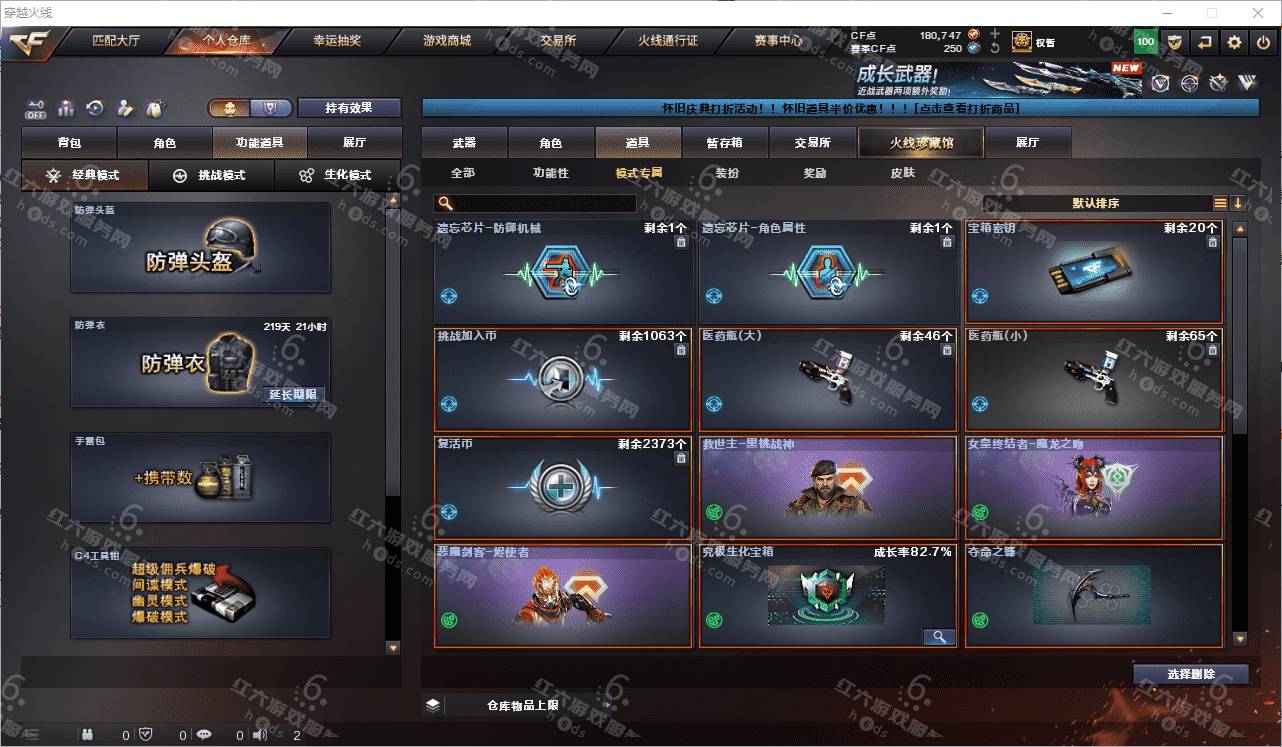Switch to 挑战模式 challenge mode tab
The width and height of the screenshot is (1282, 747).
[212, 175]
